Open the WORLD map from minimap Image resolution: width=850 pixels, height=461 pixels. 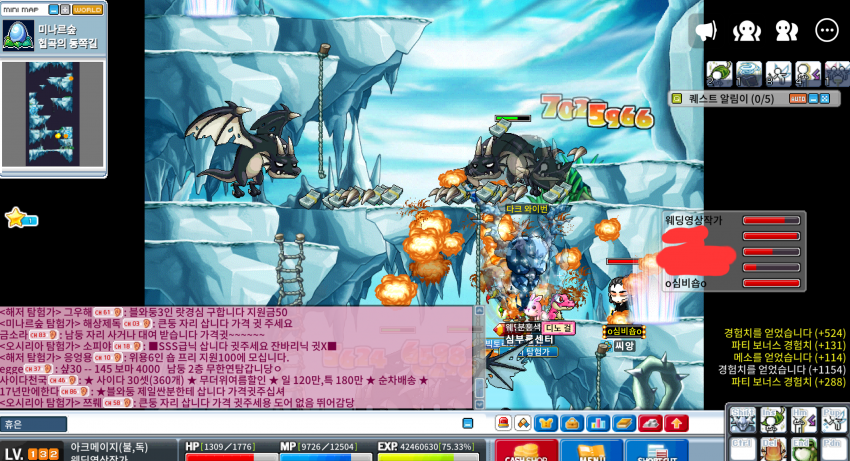pos(87,10)
